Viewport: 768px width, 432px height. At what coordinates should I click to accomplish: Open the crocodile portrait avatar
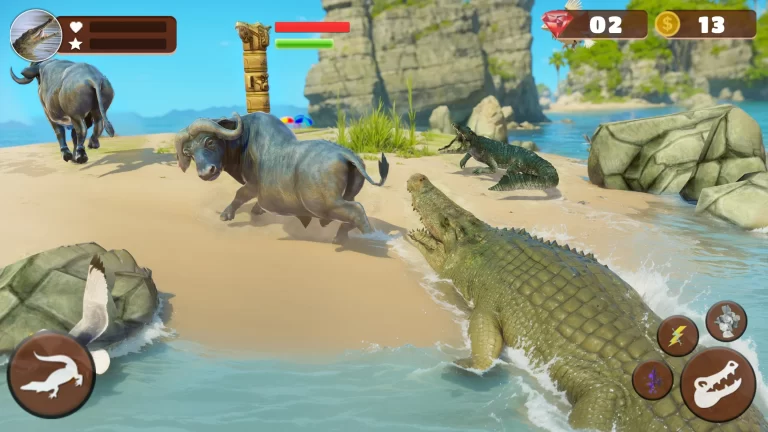click(35, 35)
